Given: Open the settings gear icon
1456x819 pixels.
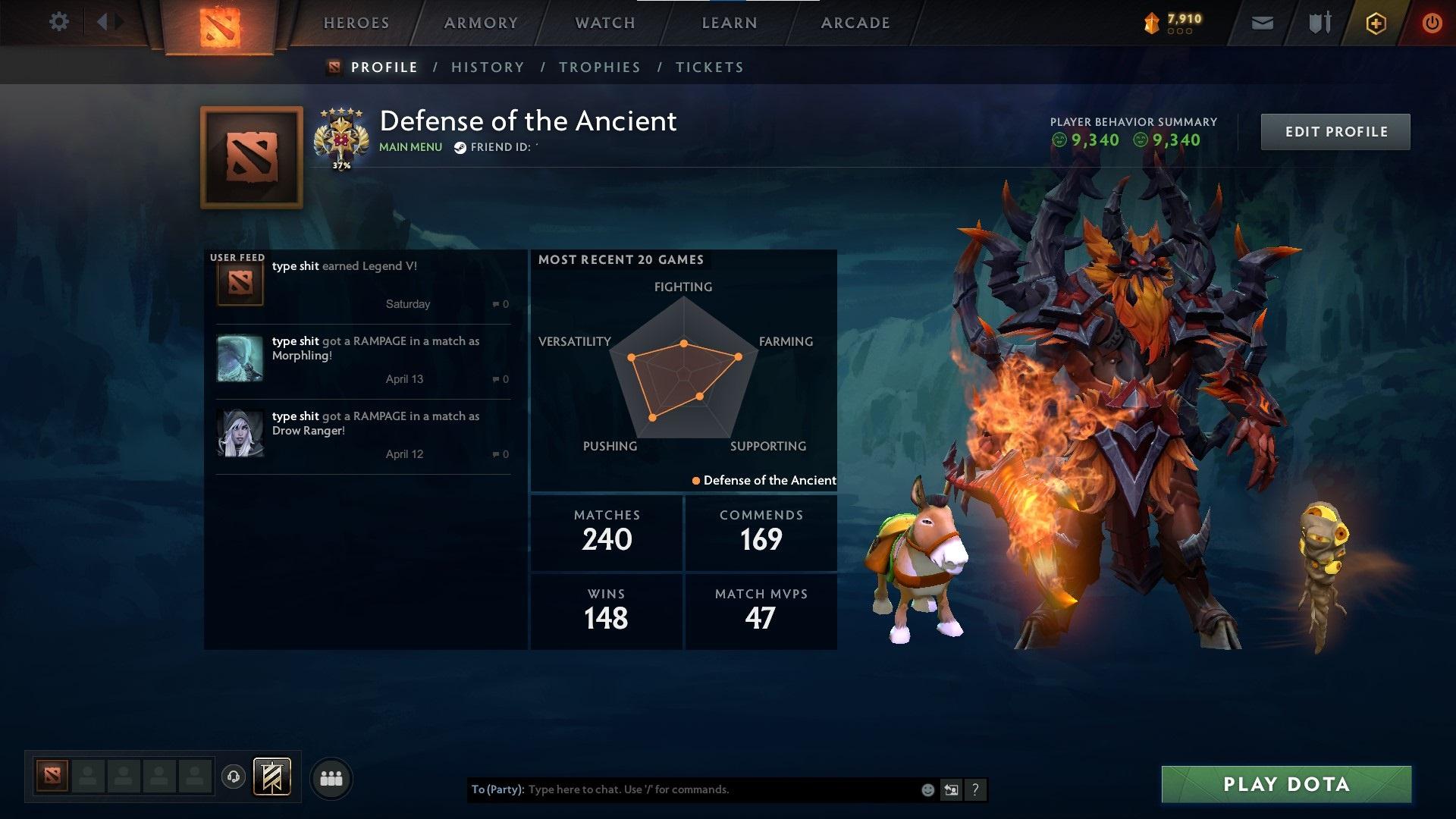Looking at the screenshot, I should [x=59, y=21].
